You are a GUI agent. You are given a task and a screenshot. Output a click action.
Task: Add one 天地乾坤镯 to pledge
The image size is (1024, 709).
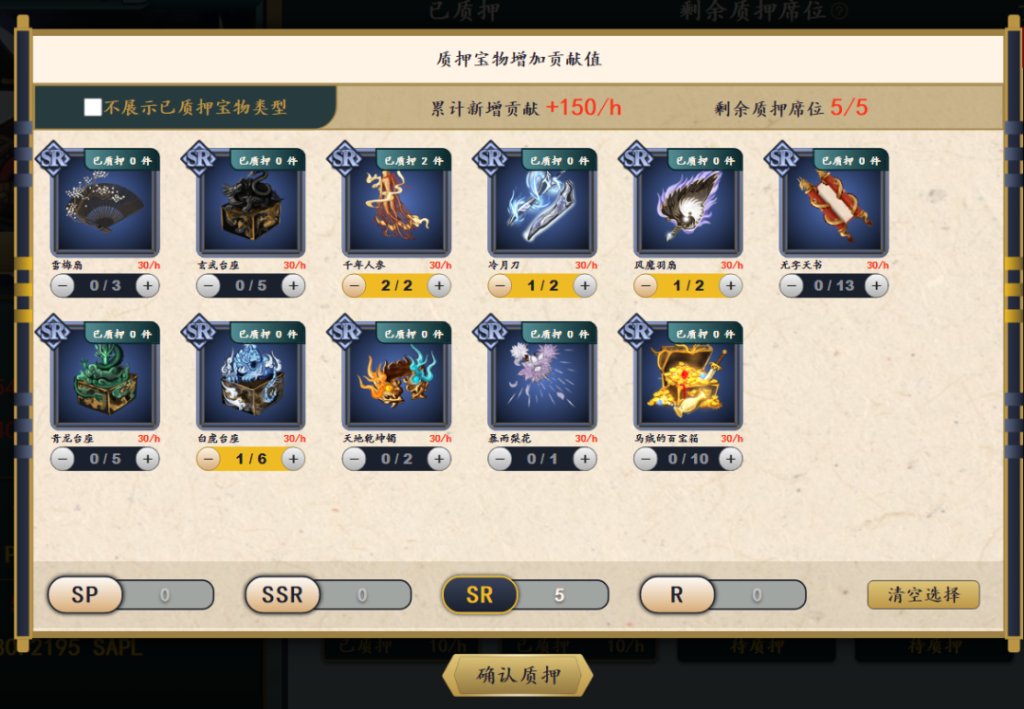tap(439, 459)
